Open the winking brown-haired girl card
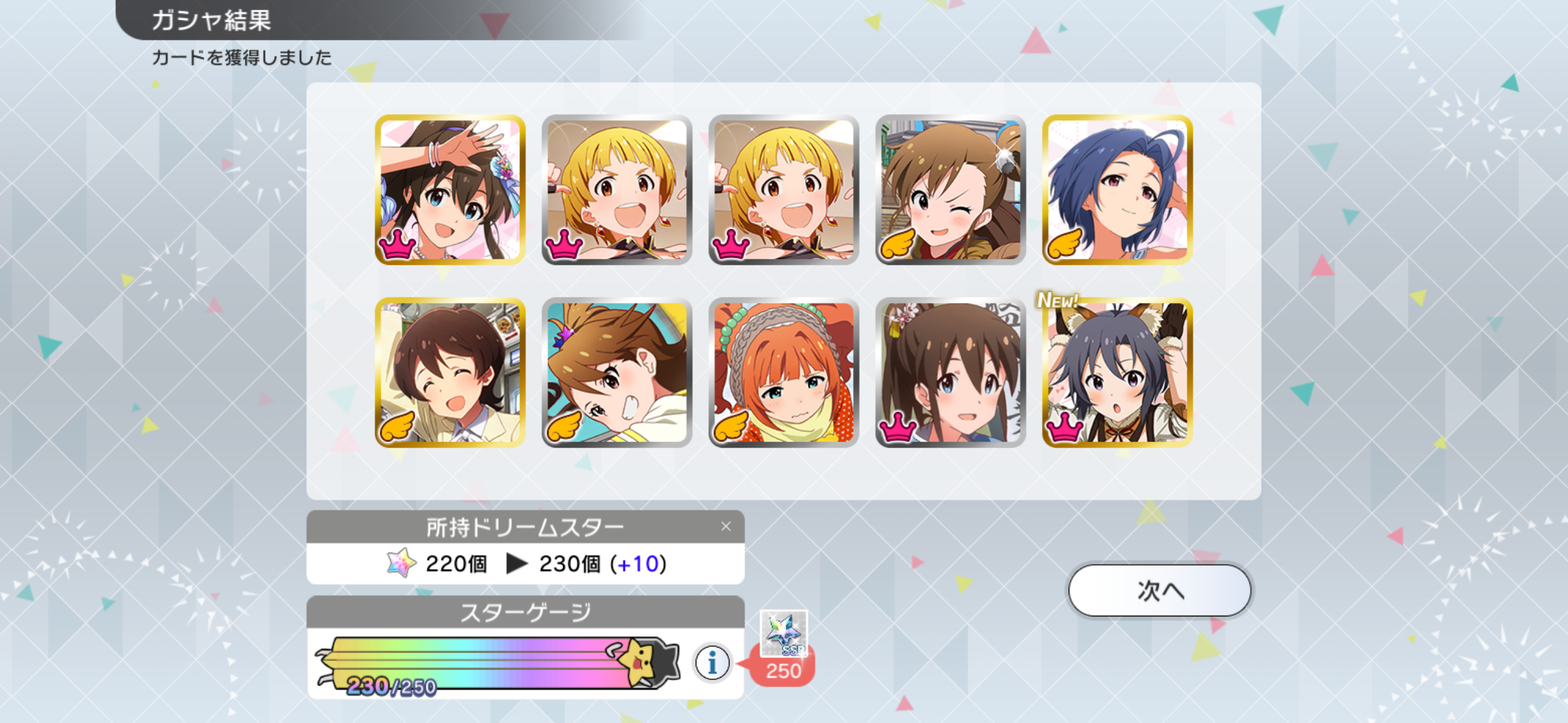The height and width of the screenshot is (723, 1568). 950,189
